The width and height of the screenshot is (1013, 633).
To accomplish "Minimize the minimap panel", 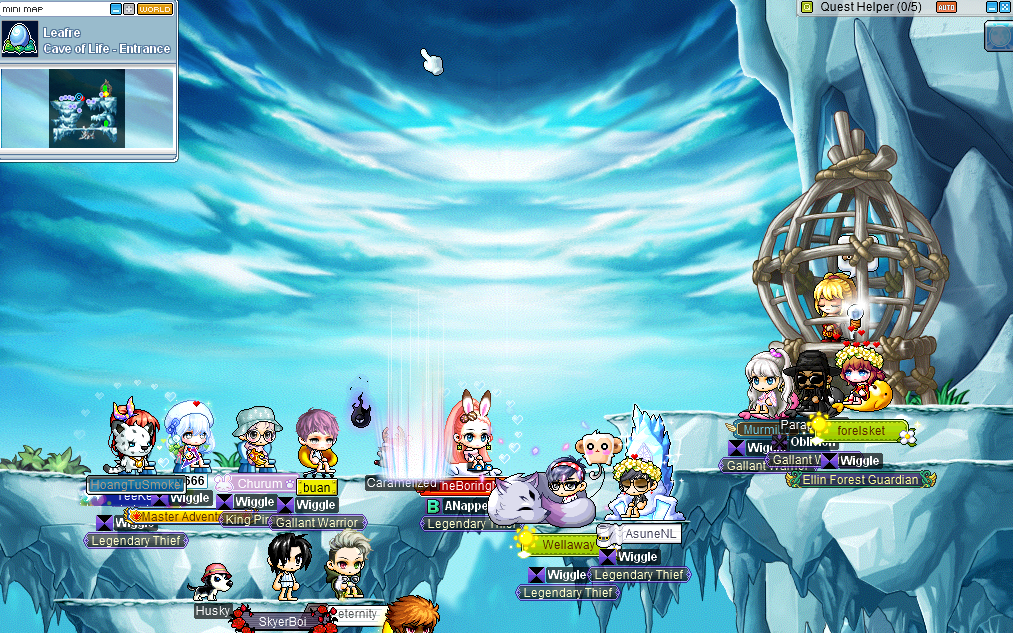I will point(116,9).
